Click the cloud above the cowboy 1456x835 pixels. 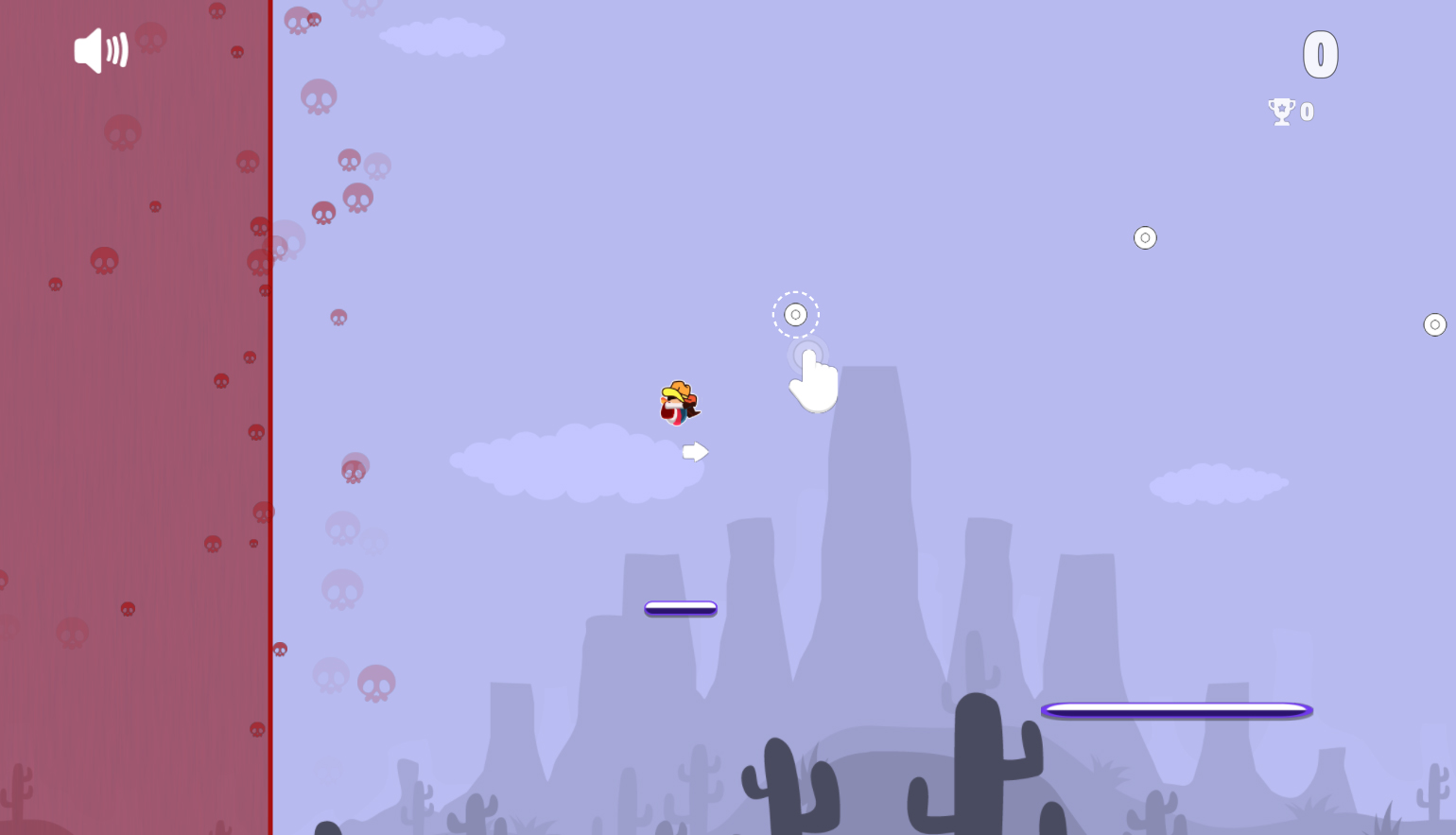point(577,463)
